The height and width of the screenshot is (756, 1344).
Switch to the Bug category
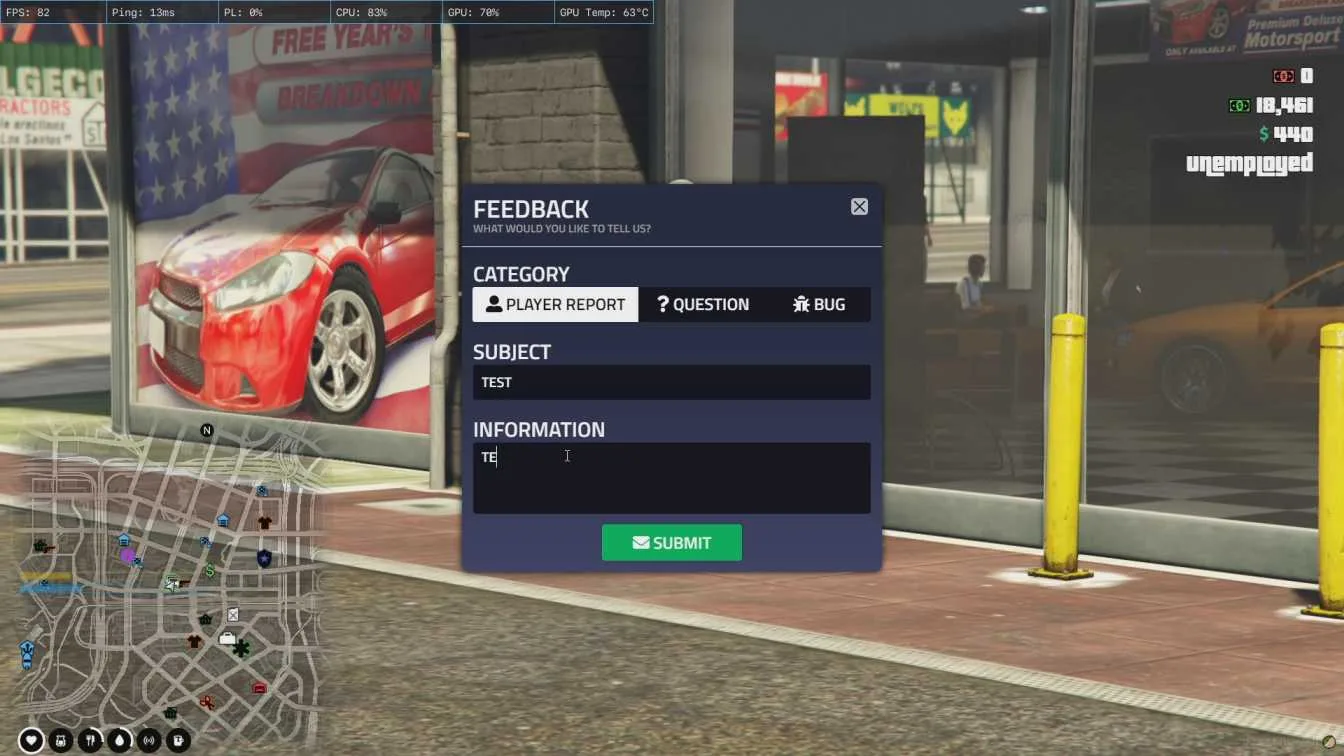[819, 305]
